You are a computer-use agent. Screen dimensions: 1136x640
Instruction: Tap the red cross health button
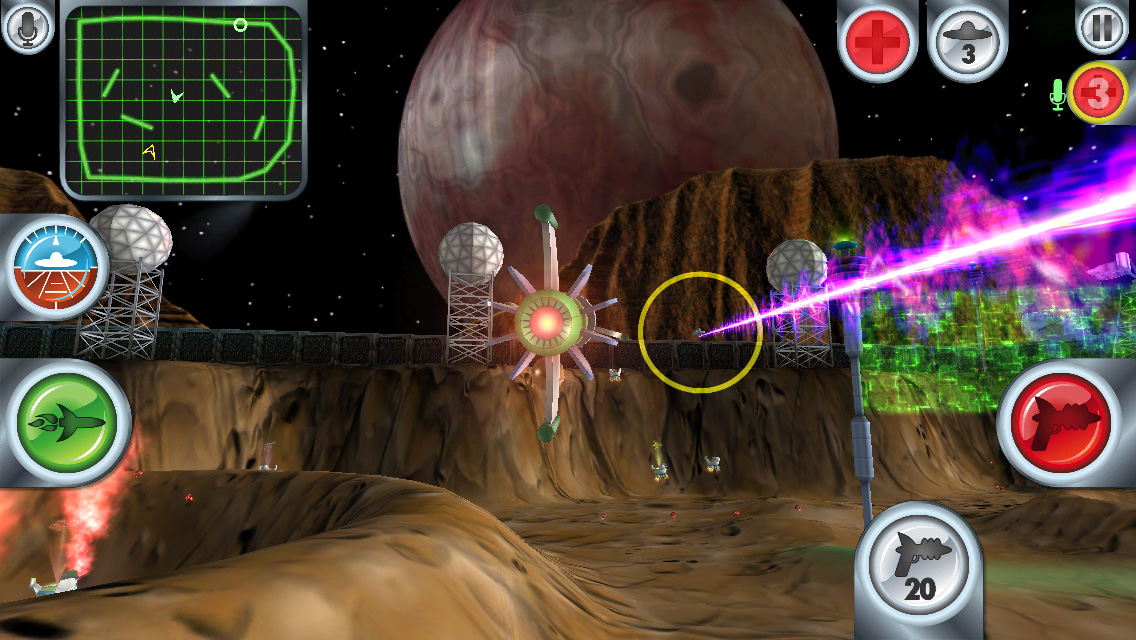coord(877,41)
